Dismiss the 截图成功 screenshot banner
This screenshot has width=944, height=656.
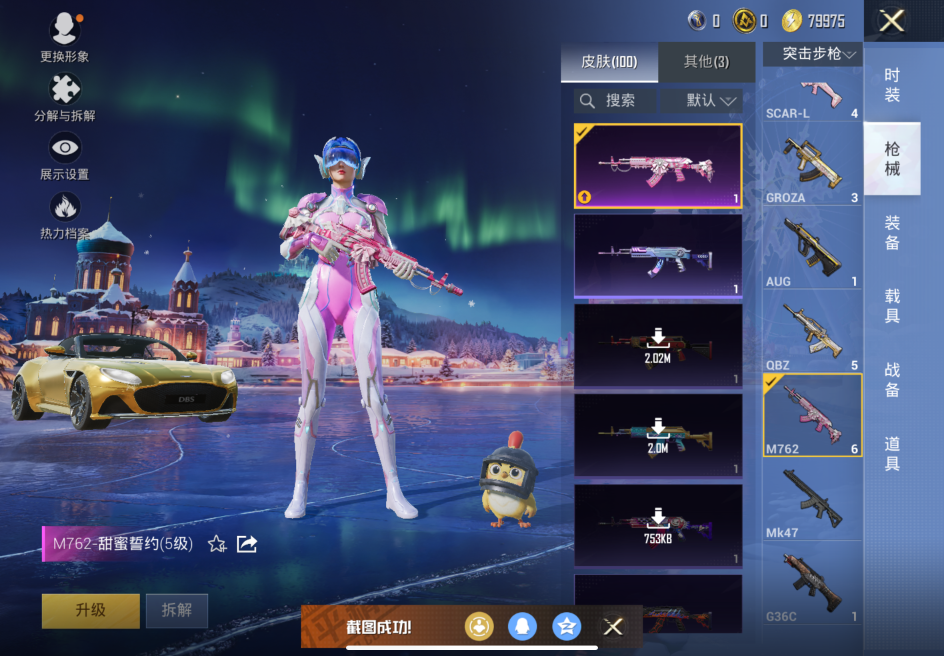coord(613,627)
